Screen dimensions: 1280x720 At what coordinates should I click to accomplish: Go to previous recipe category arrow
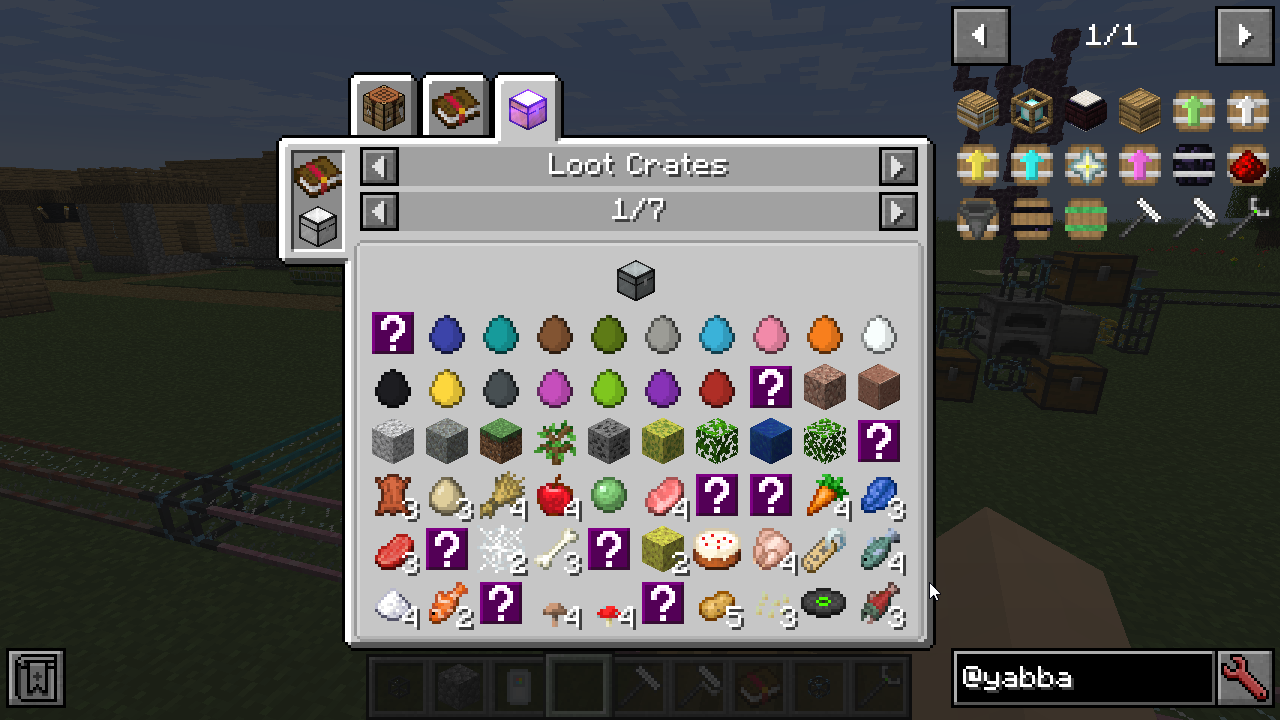pyautogui.click(x=380, y=166)
